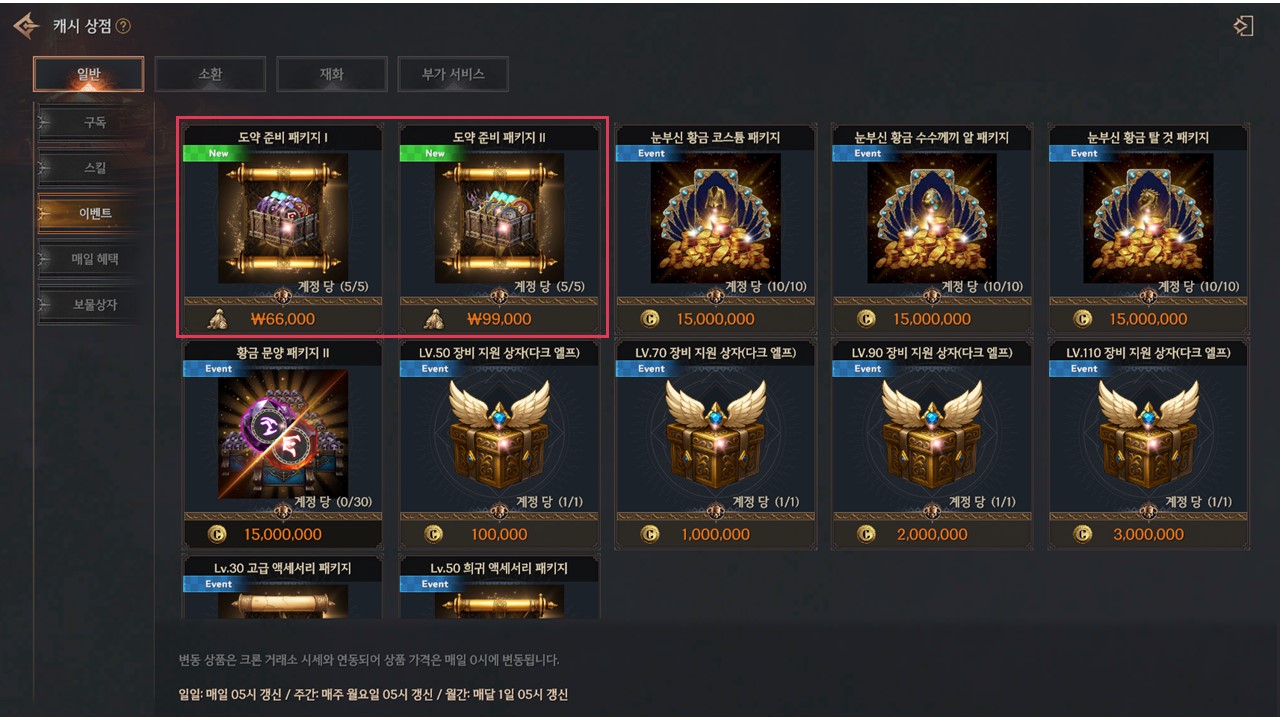Viewport: 1280px width, 720px height.
Task: Select the 재화 tab
Action: click(331, 74)
